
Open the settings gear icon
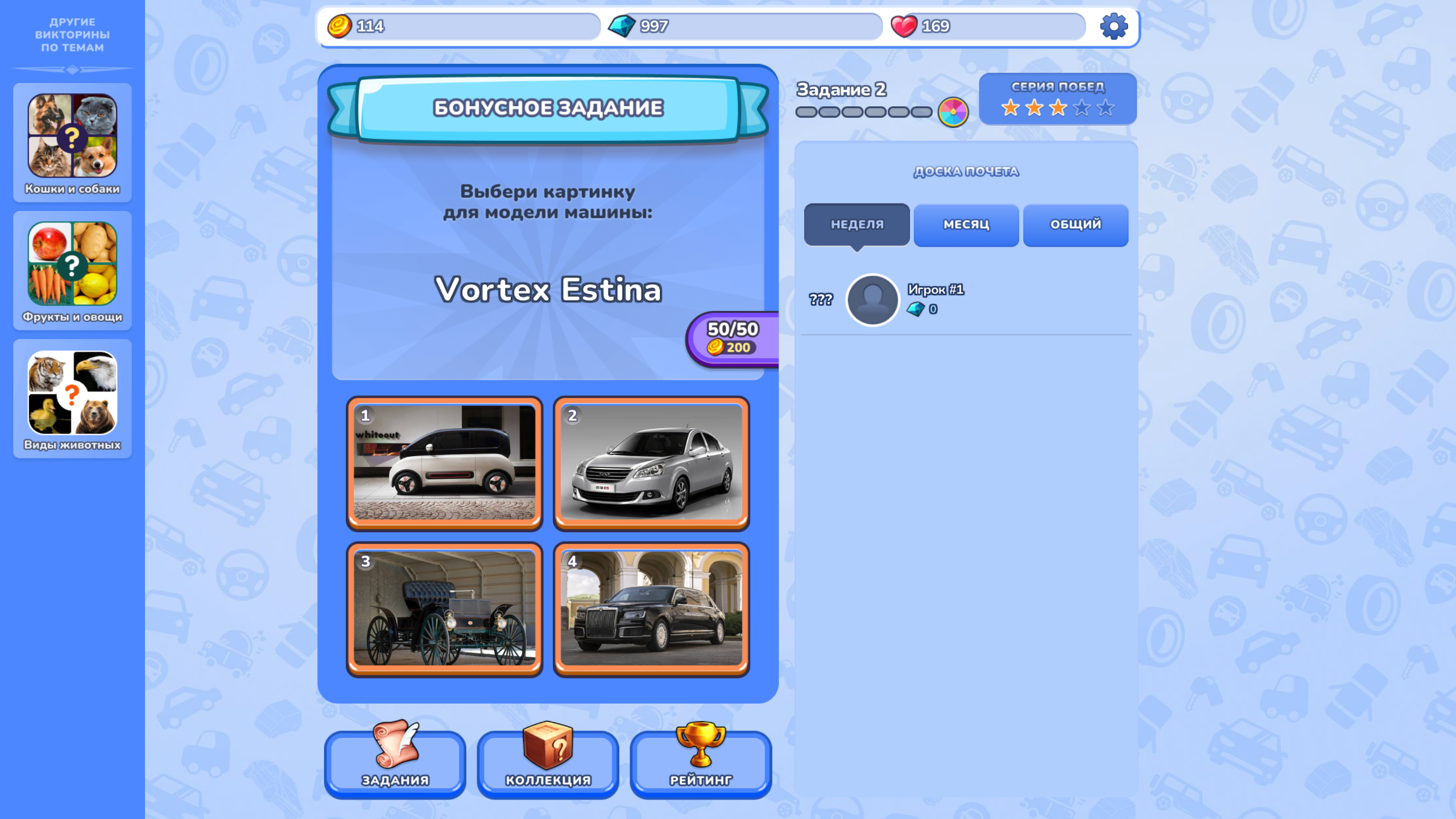click(1114, 26)
